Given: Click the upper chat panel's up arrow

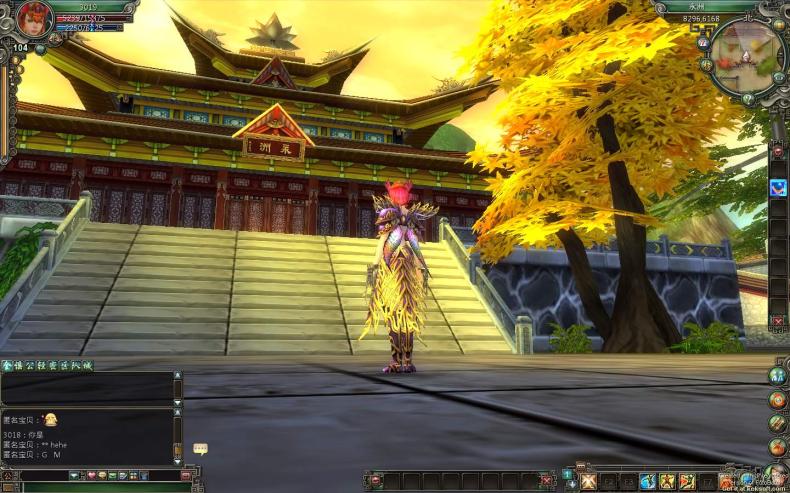Looking at the screenshot, I should tap(178, 377).
